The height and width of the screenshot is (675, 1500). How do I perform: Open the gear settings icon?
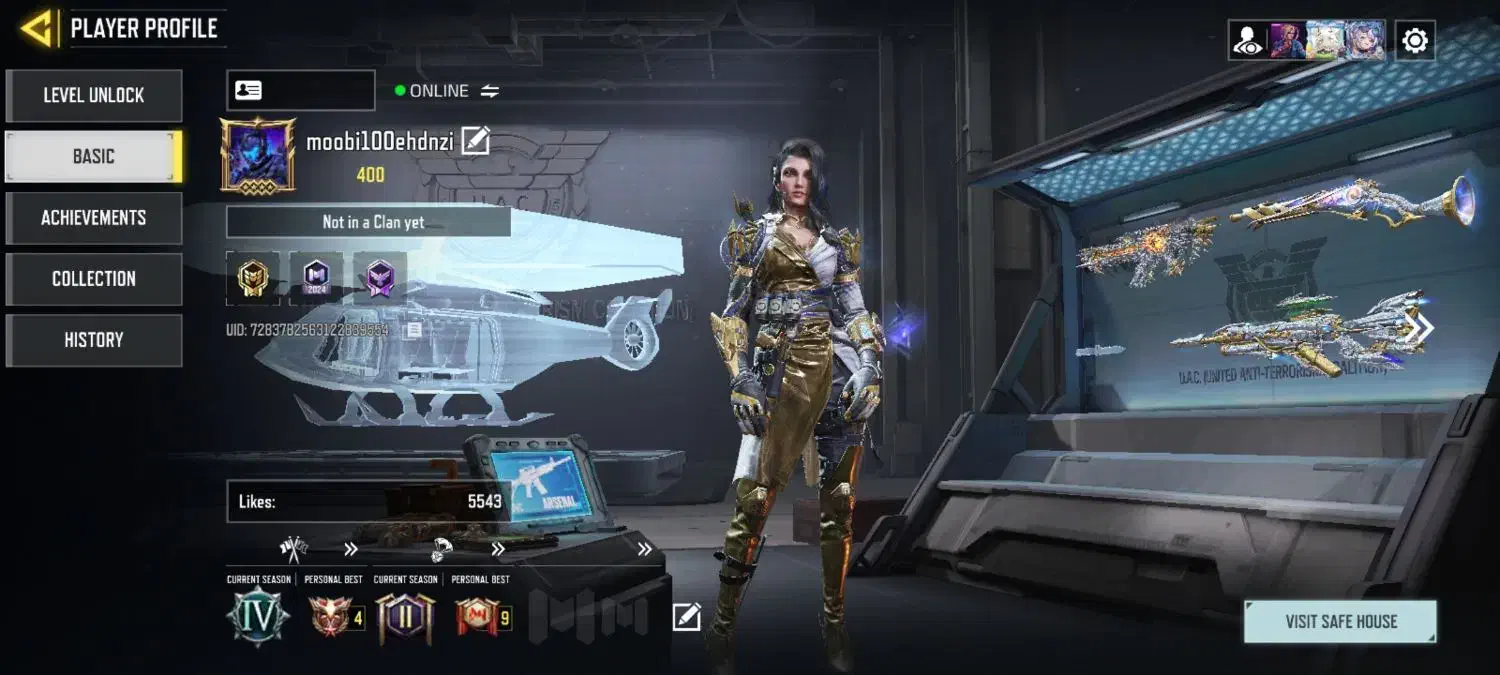tap(1415, 41)
